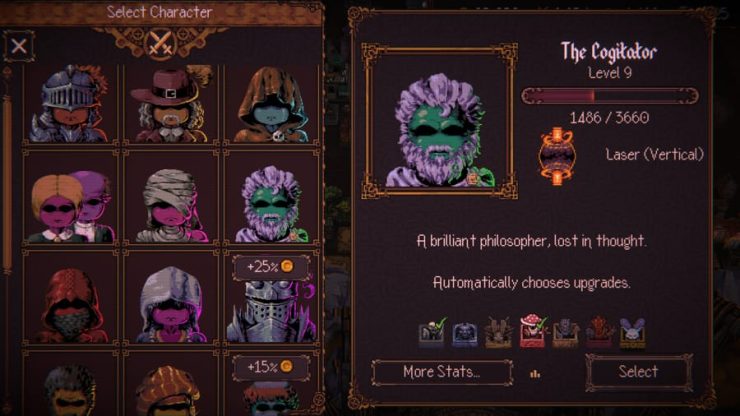Image resolution: width=740 pixels, height=416 pixels.
Task: Close the Select Character panel
Action: pos(19,45)
